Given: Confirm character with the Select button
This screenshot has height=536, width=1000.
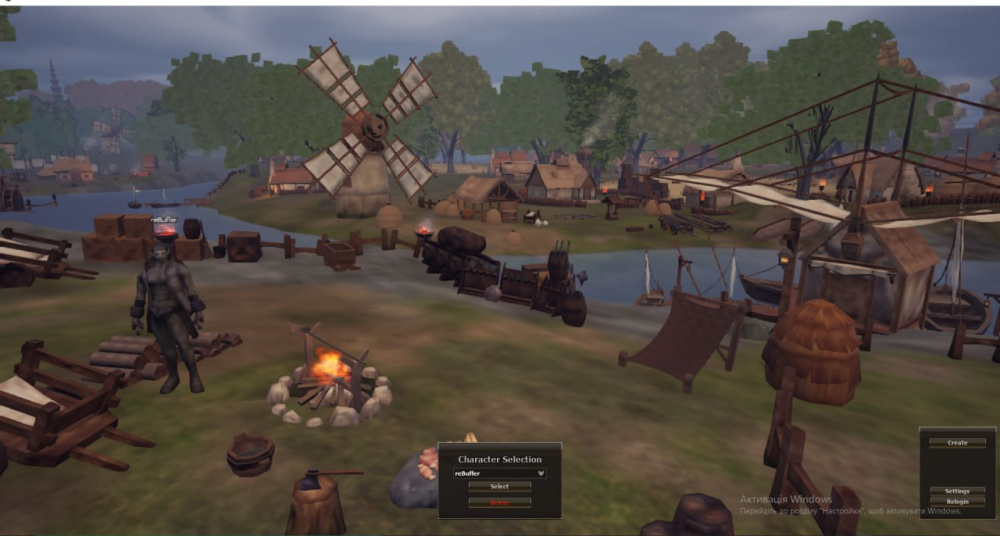Looking at the screenshot, I should point(499,487).
